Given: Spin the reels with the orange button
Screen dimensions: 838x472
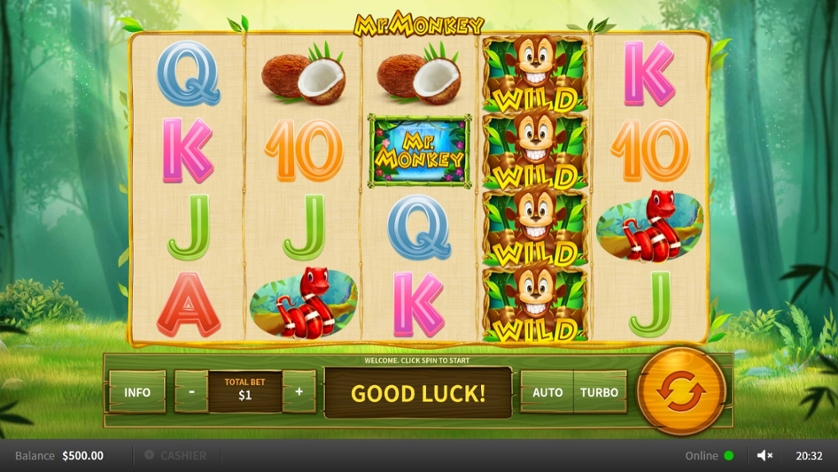Looking at the screenshot, I should [681, 390].
